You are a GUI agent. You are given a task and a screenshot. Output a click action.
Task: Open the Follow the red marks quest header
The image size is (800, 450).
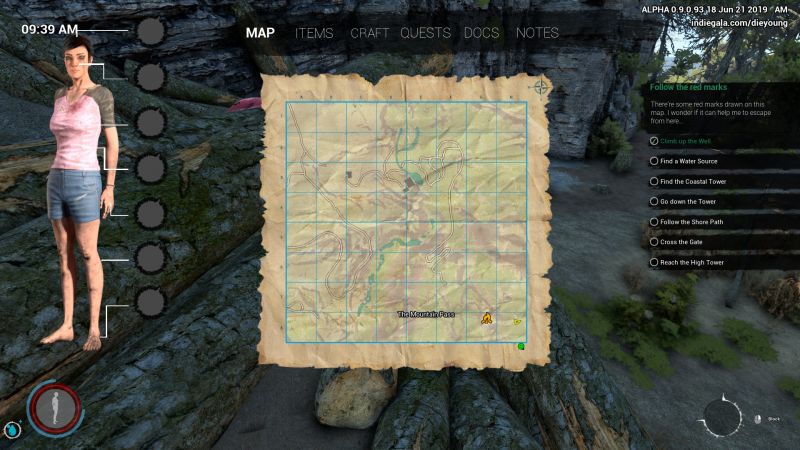click(682, 87)
